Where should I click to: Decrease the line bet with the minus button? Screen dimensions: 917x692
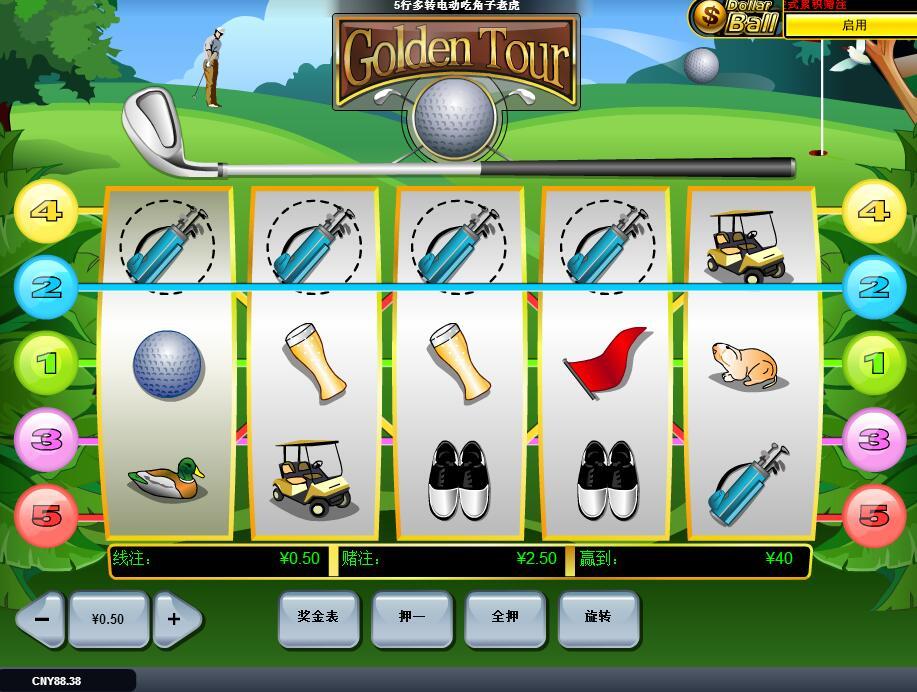coord(41,619)
